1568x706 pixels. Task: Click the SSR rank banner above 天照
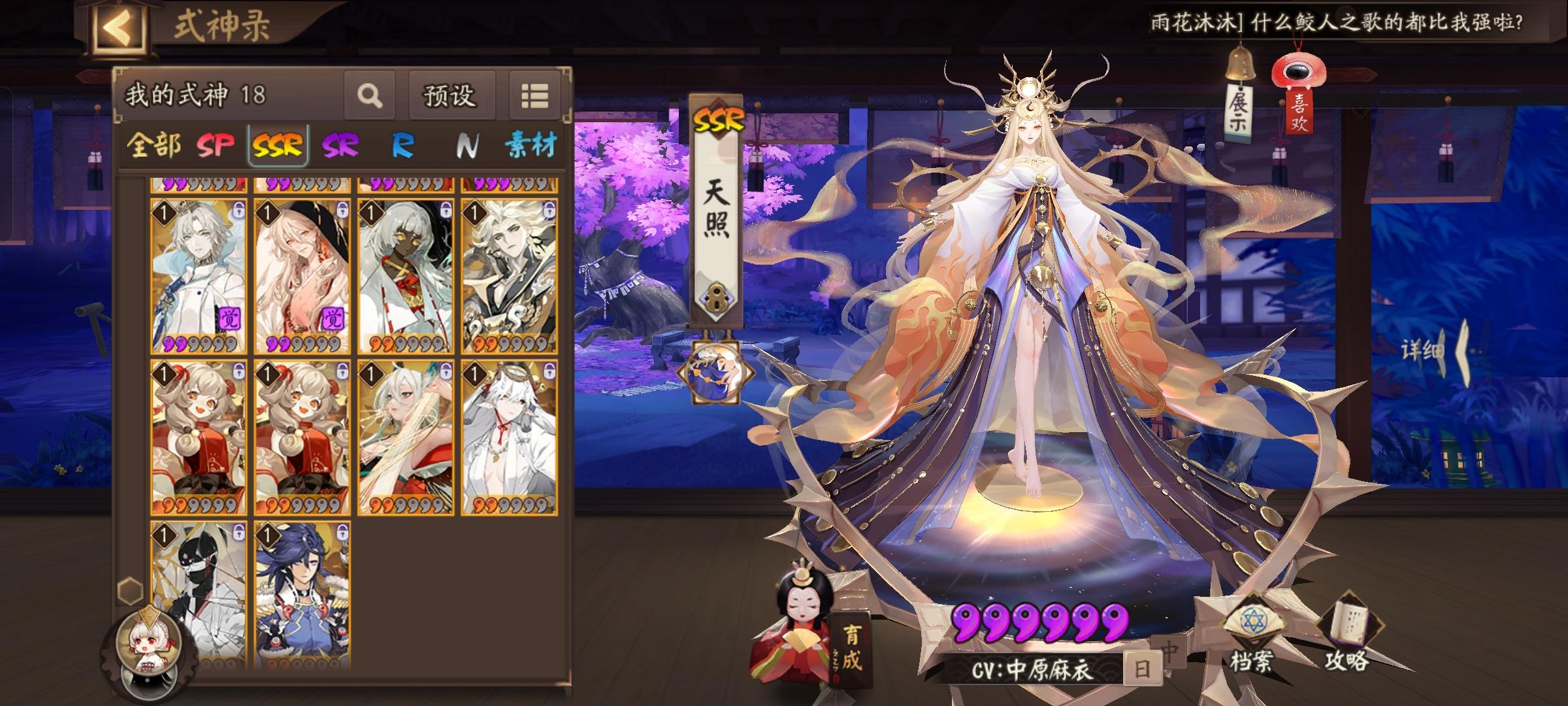point(719,118)
